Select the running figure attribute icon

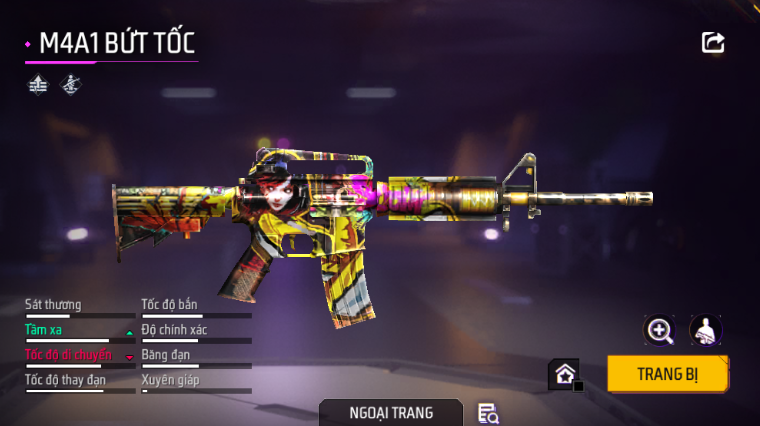[x=70, y=85]
